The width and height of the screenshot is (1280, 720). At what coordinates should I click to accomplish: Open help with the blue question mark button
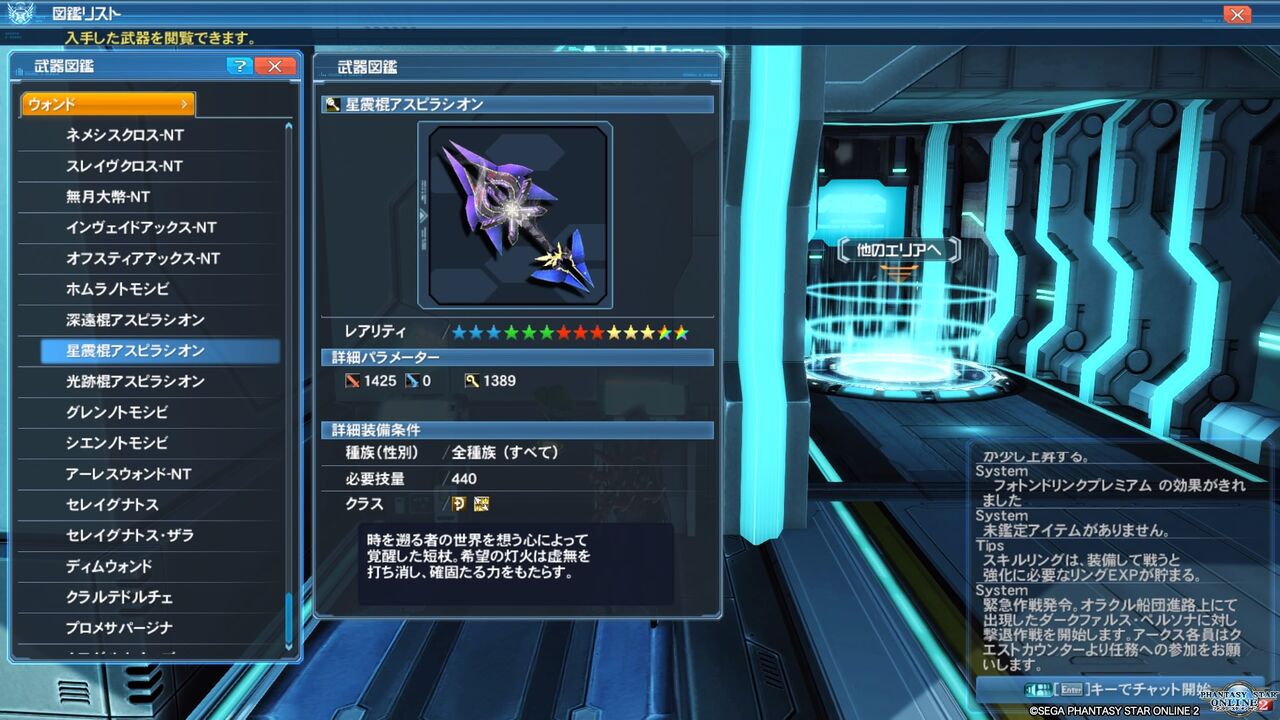[x=238, y=66]
